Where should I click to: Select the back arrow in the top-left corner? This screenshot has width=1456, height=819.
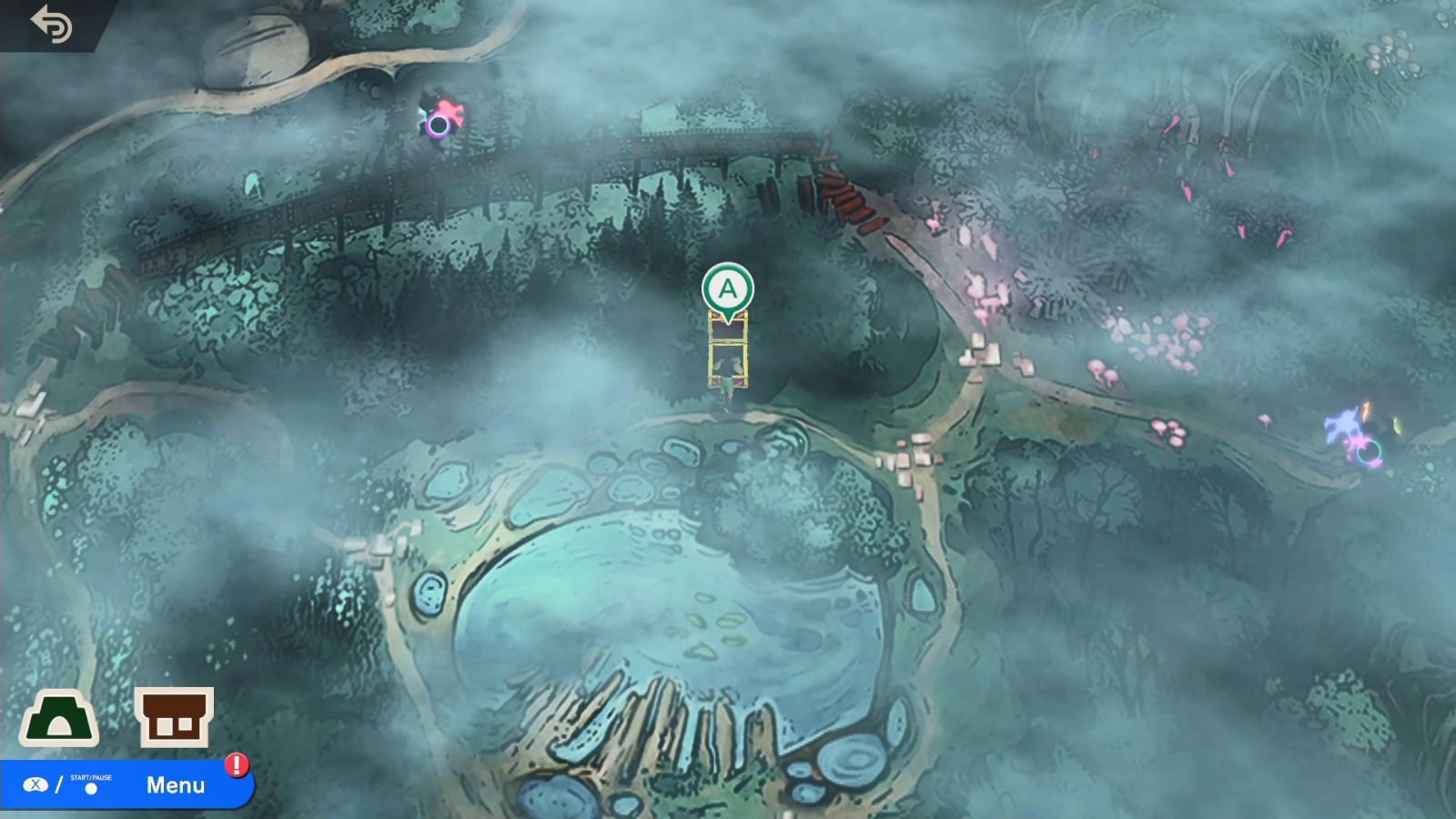(x=52, y=25)
